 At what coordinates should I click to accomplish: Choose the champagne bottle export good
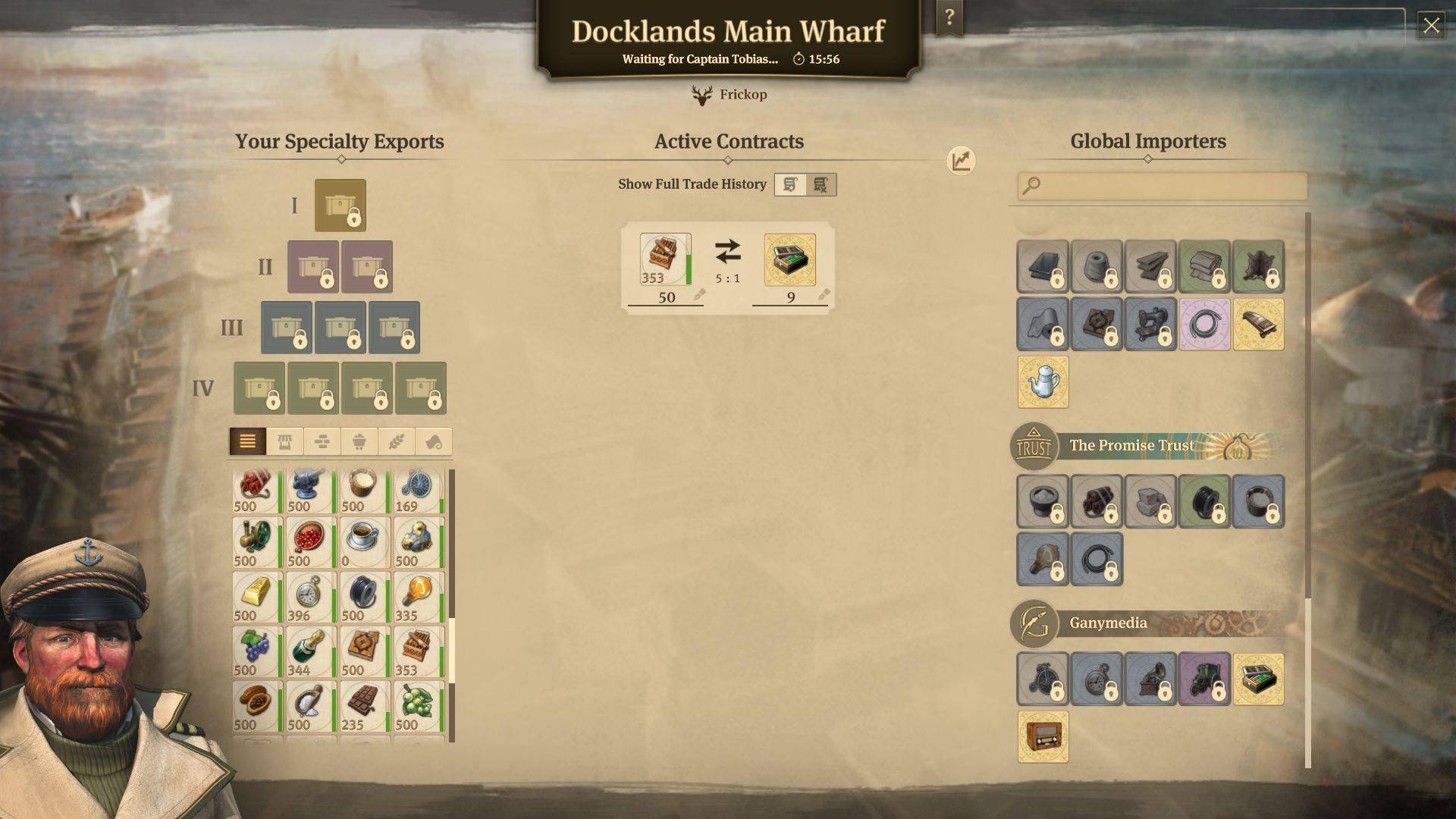310,651
